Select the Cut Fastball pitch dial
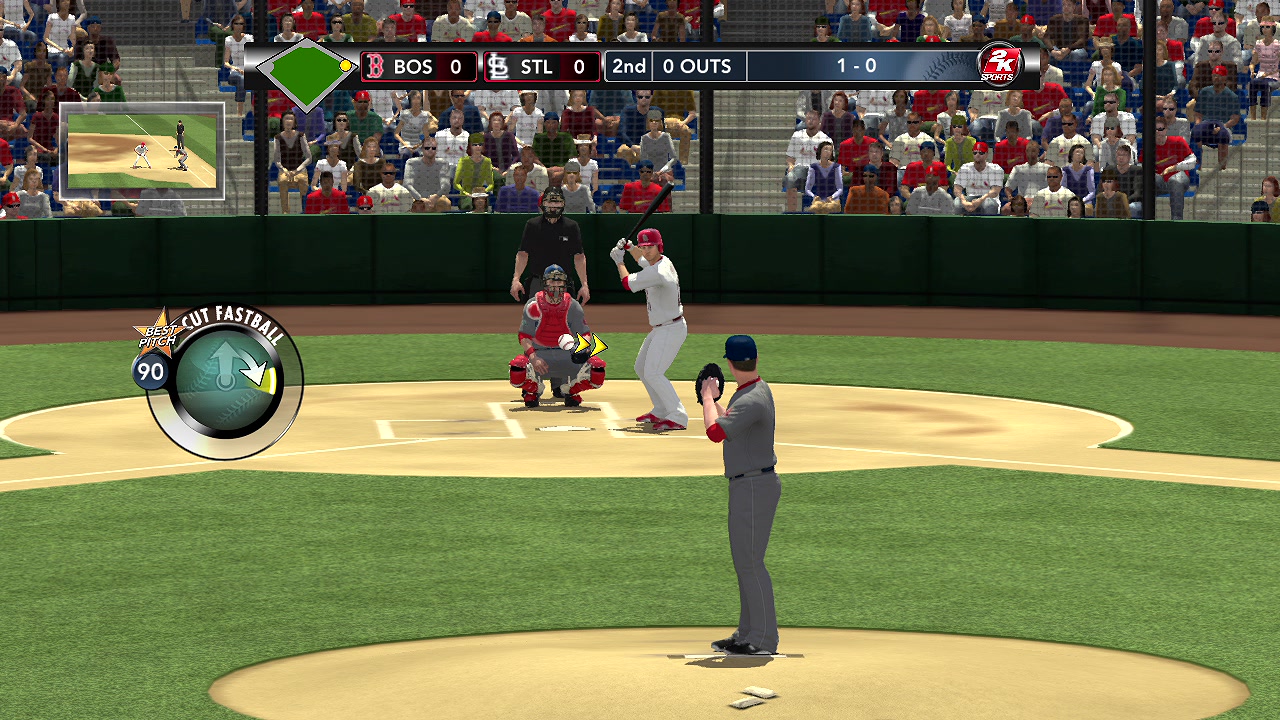1280x720 pixels. click(x=226, y=380)
